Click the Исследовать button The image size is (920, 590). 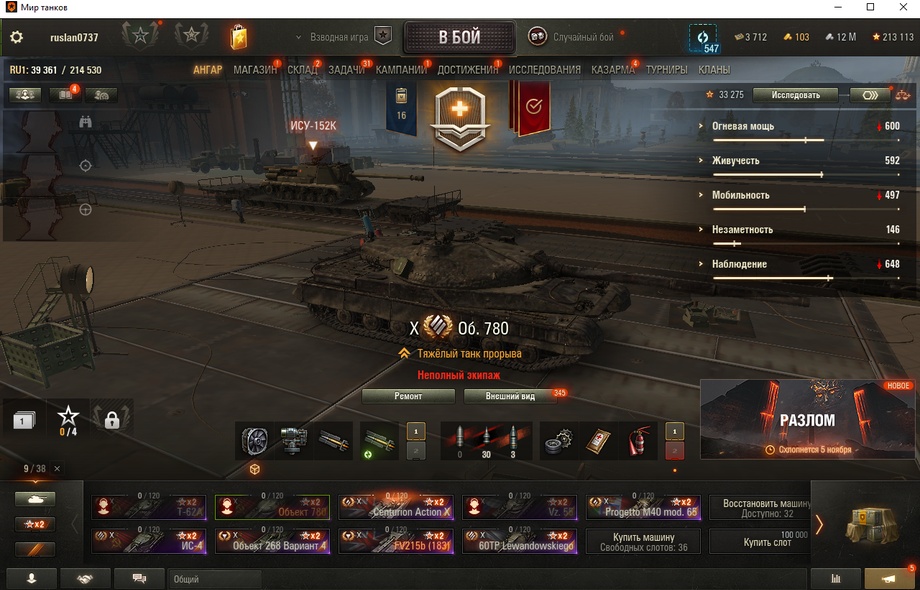pos(796,95)
